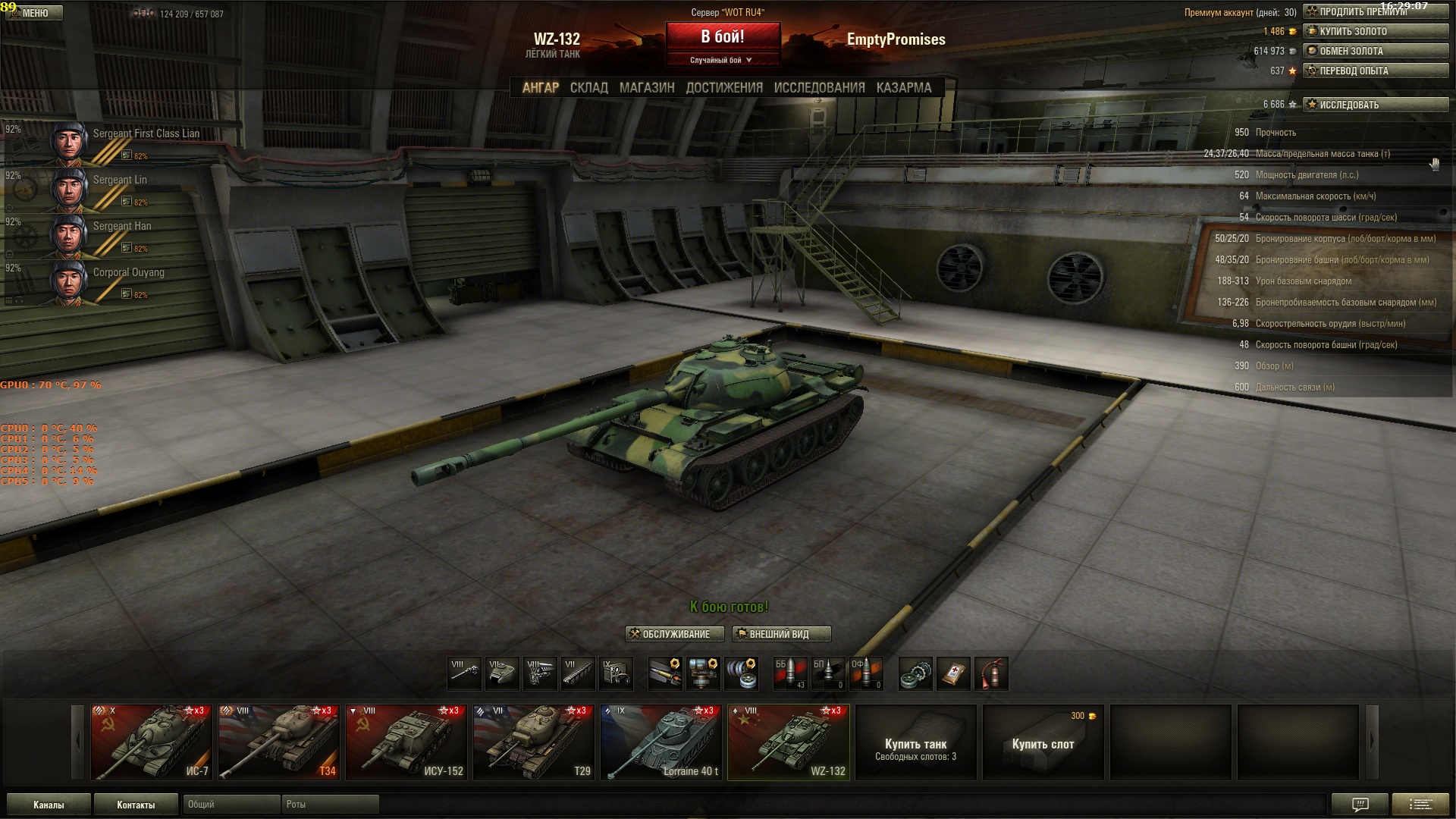Go to the Достижения tab
This screenshot has height=819, width=1456.
tap(724, 88)
